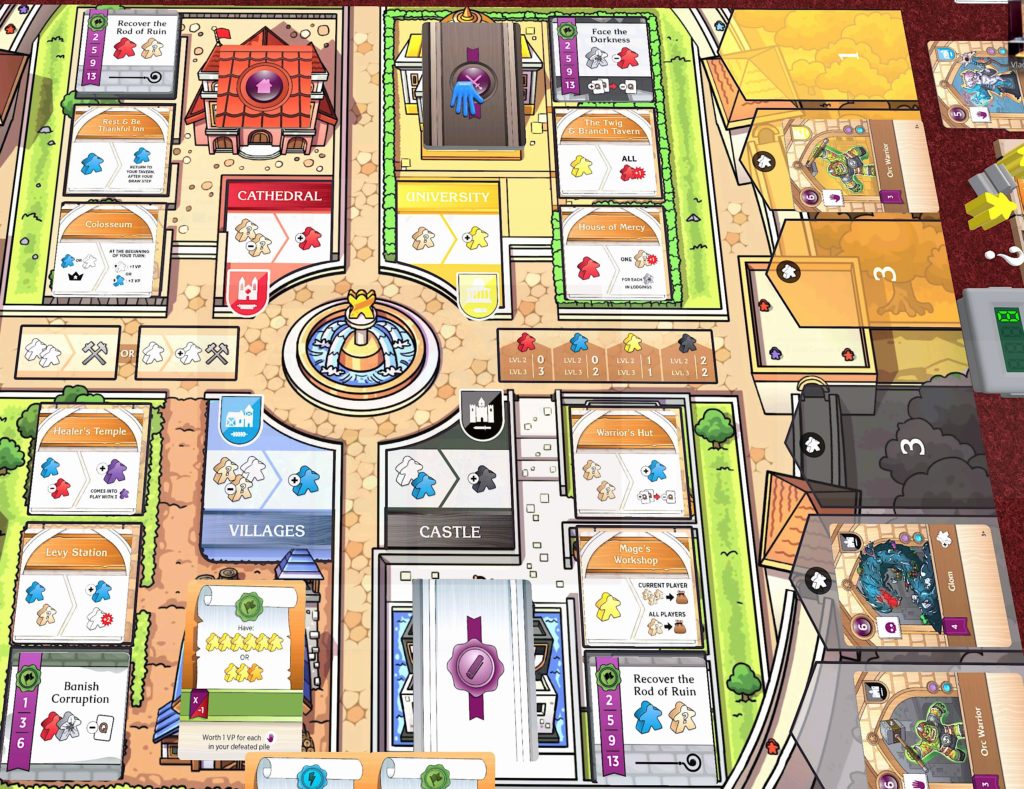Choose the University location tile
This screenshot has width=1024, height=789.
coord(448,232)
